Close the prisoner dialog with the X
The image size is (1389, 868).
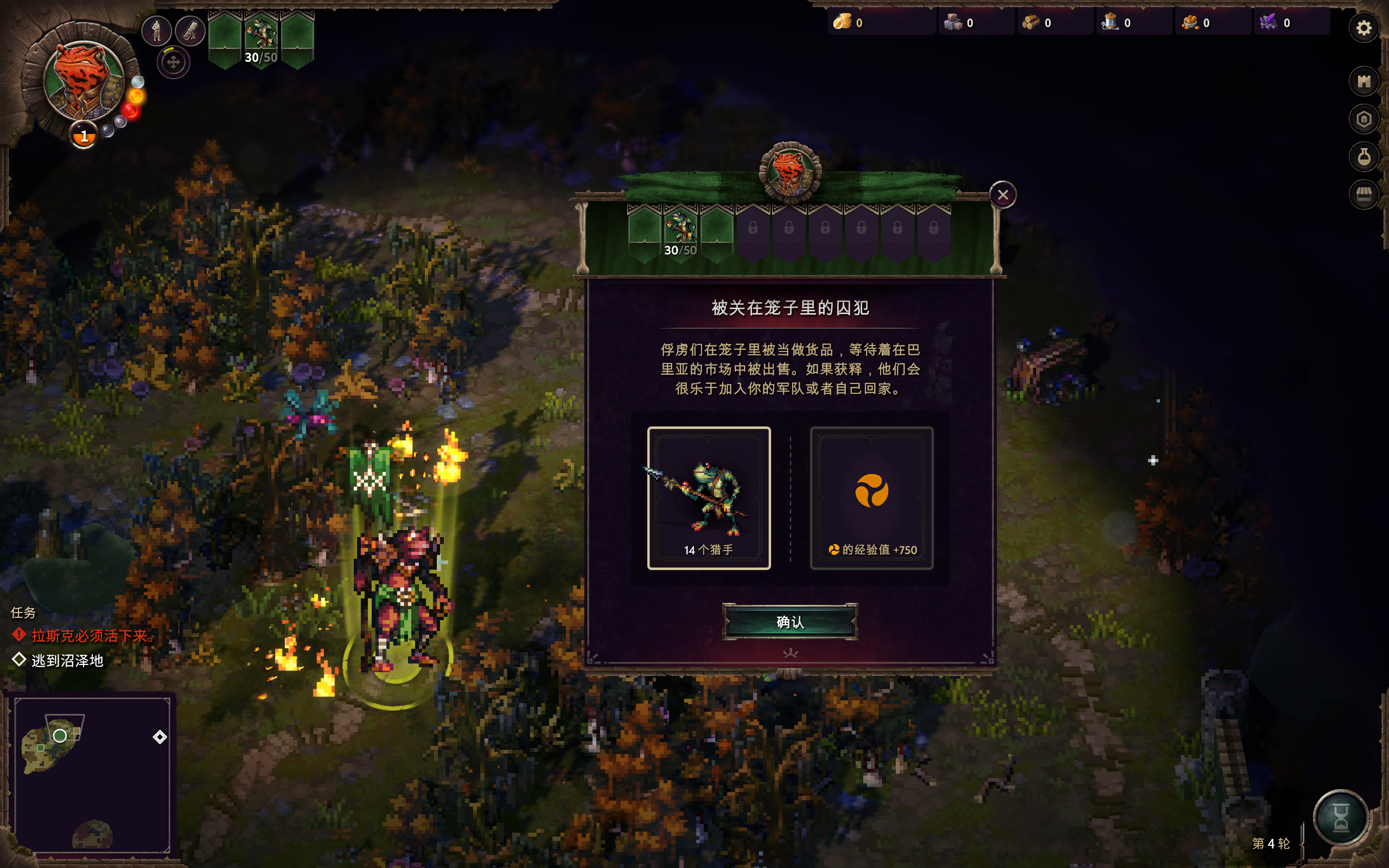coord(1003,195)
